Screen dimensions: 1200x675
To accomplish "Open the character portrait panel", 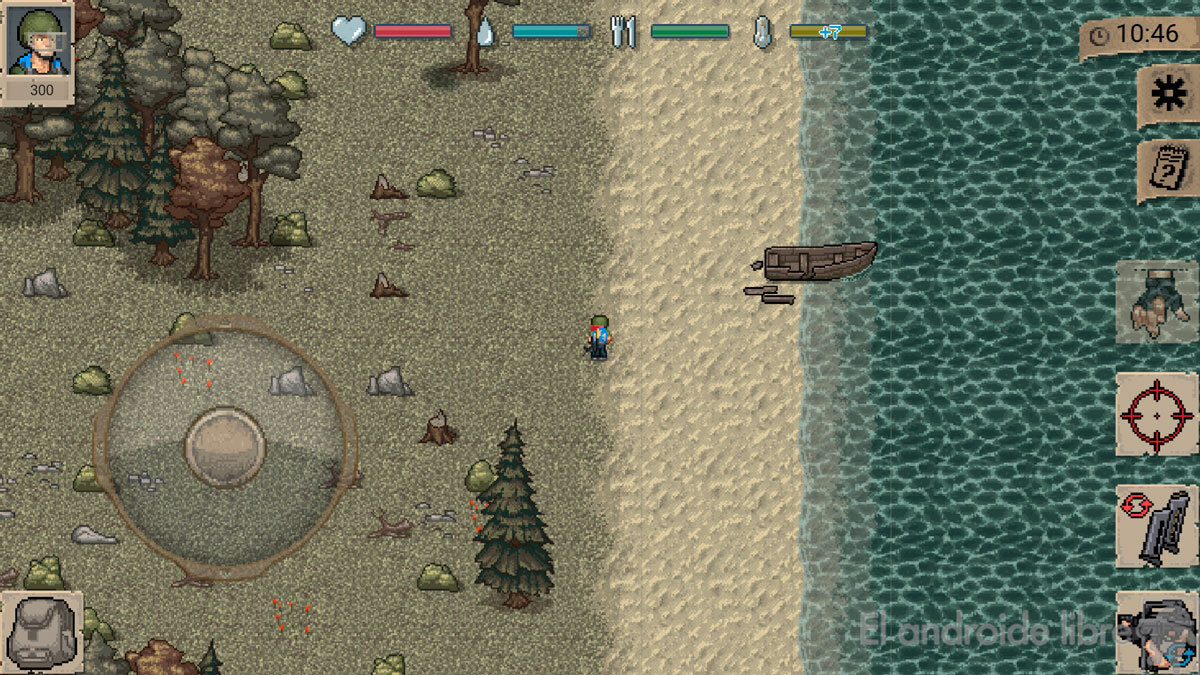I will tap(37, 40).
